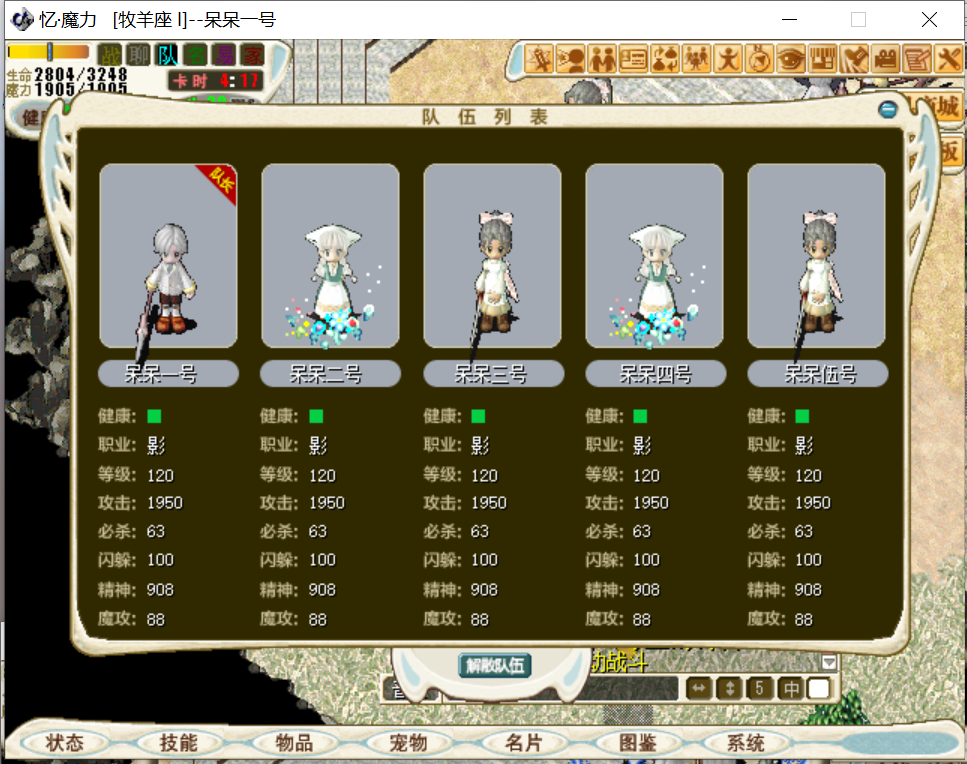Click the 解散队伍 disband team button
Viewport: 967px width, 764px height.
click(x=495, y=665)
